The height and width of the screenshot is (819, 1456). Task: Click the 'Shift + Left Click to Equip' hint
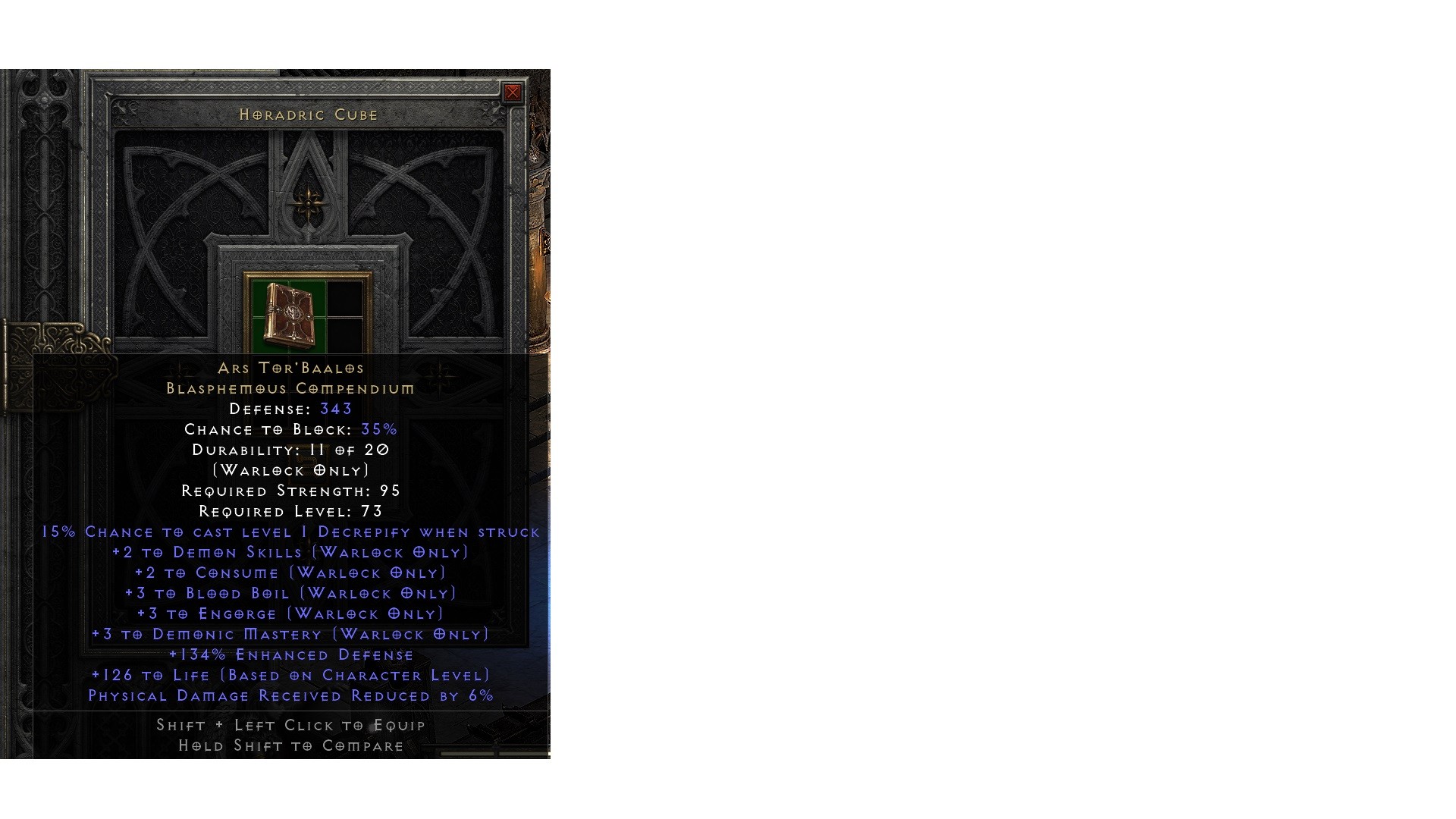coord(290,726)
